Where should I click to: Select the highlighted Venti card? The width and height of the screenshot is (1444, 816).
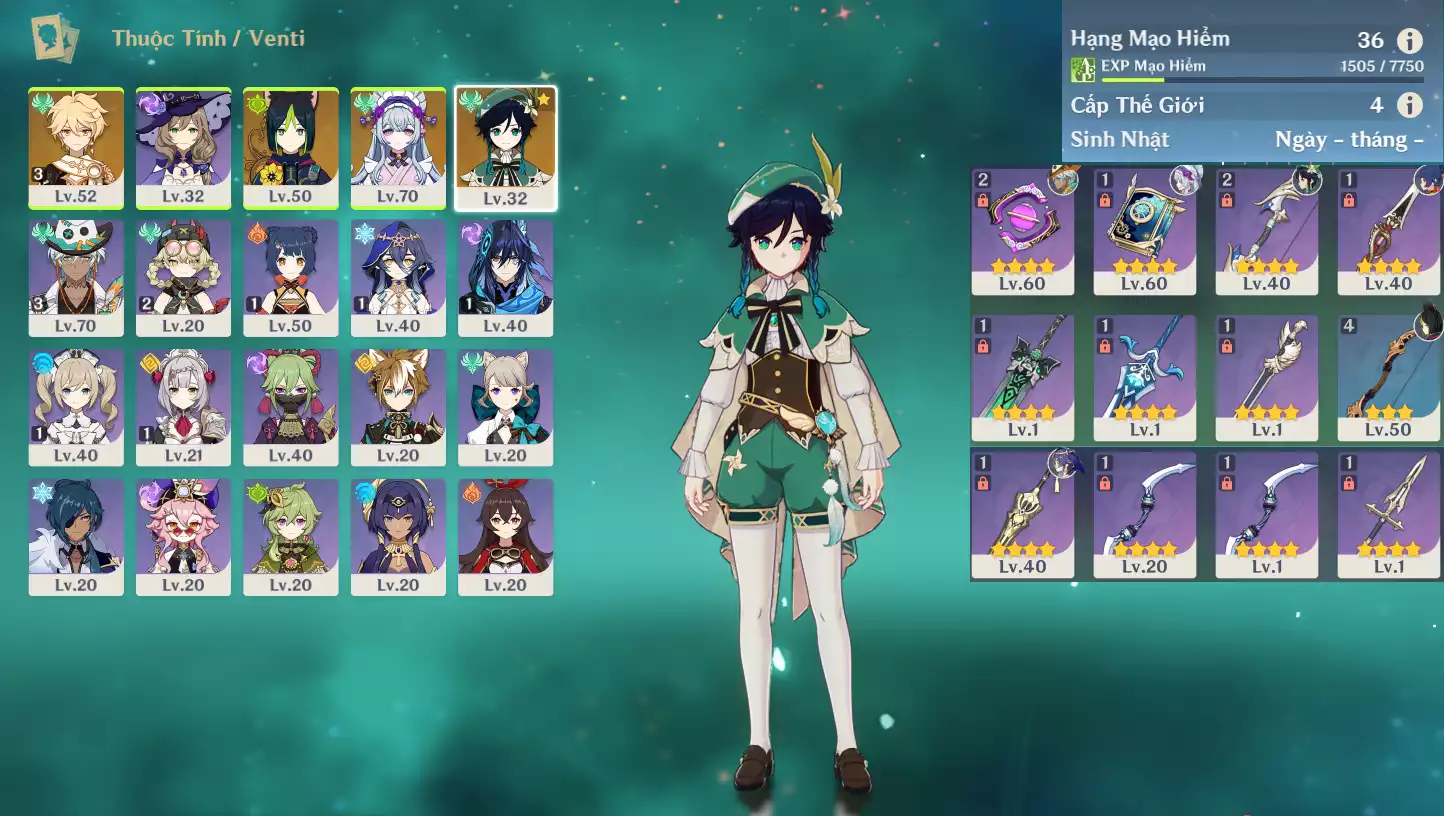click(x=505, y=147)
